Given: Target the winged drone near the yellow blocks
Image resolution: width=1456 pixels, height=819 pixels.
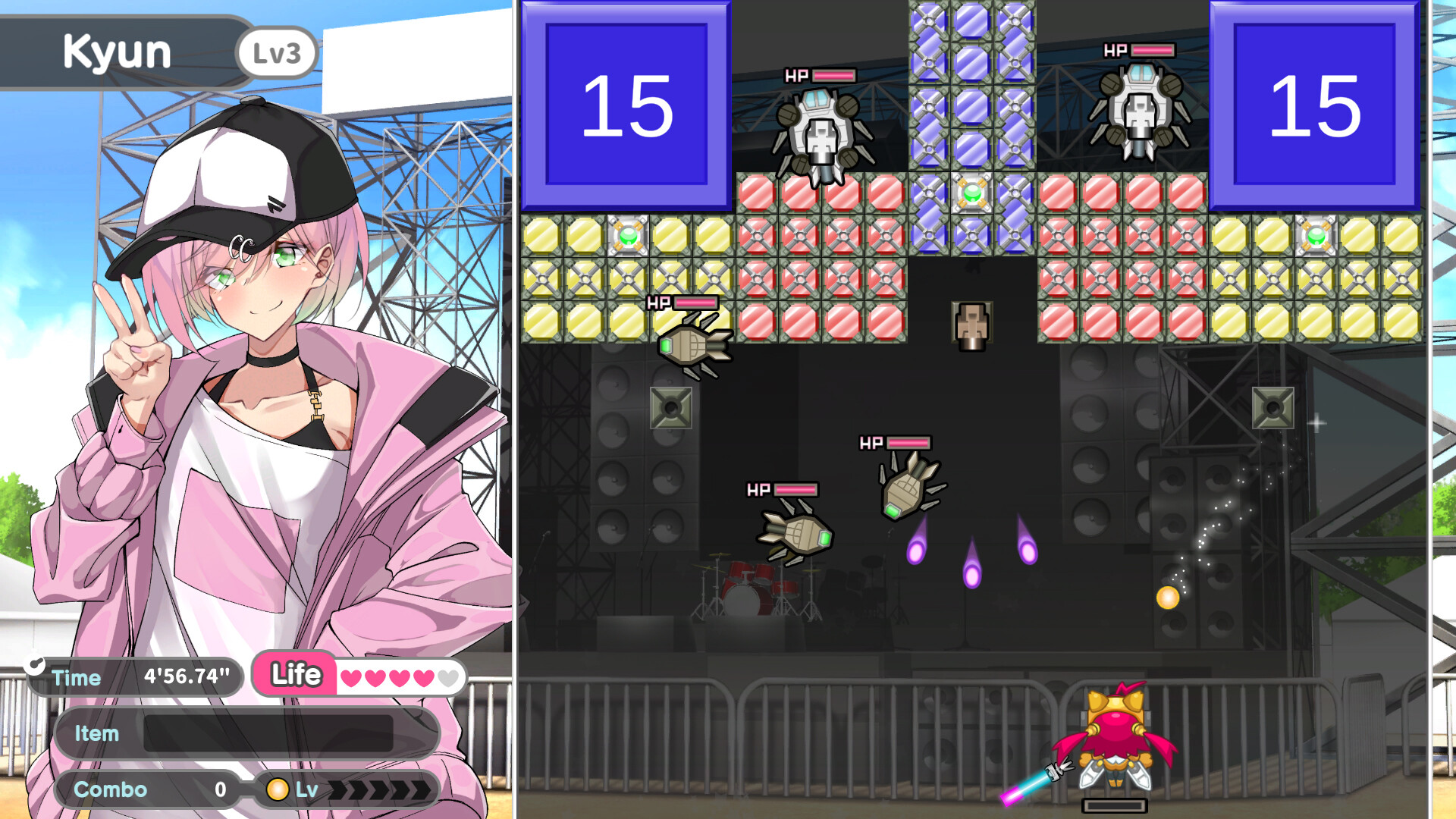Looking at the screenshot, I should point(690,345).
